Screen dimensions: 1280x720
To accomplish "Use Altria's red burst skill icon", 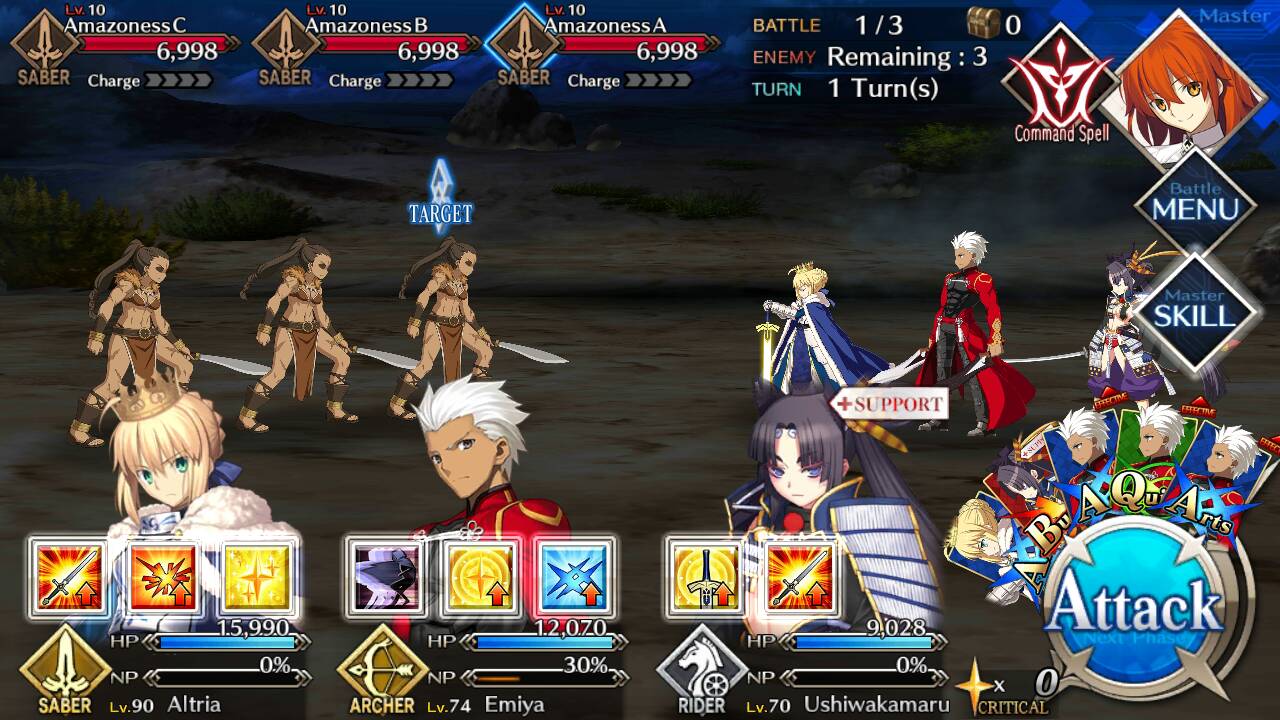I will (x=163, y=578).
